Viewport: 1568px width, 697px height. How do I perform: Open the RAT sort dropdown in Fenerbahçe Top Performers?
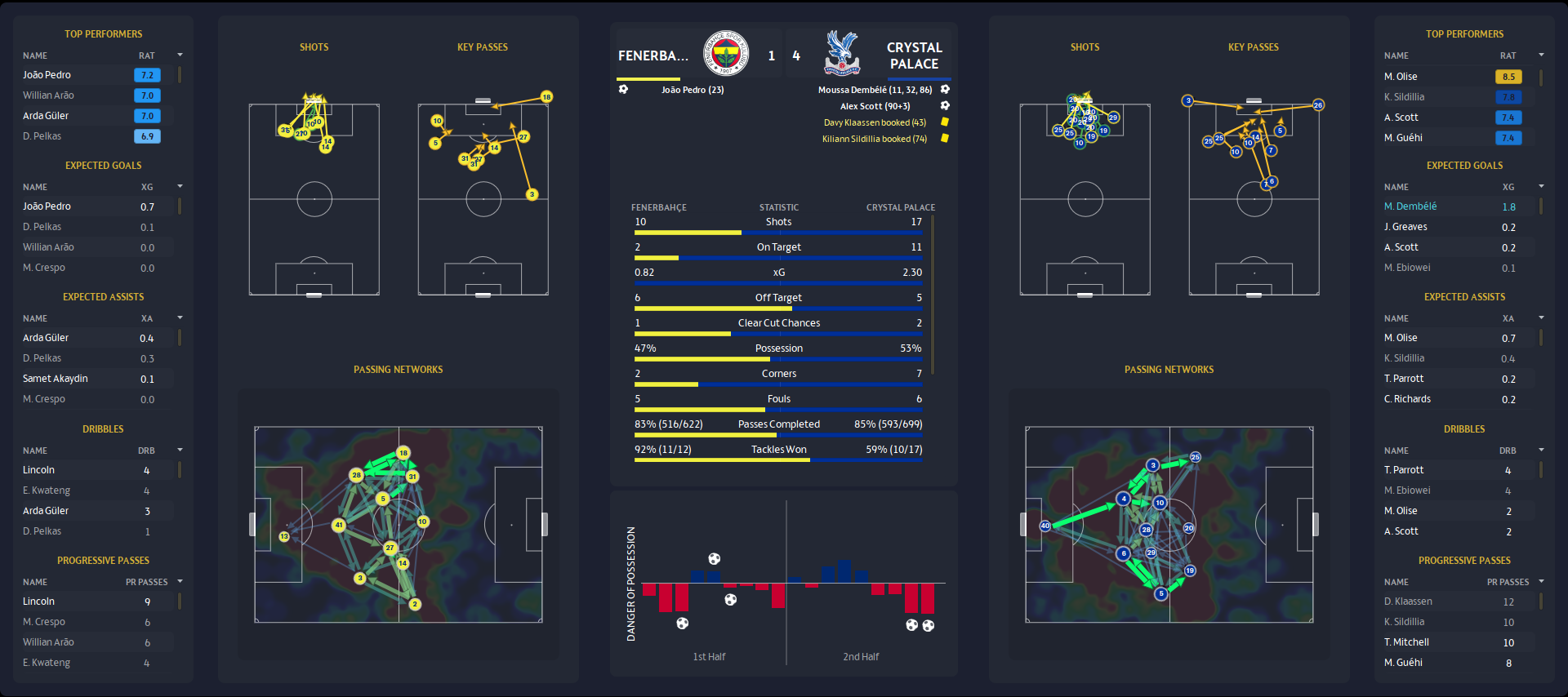[180, 55]
